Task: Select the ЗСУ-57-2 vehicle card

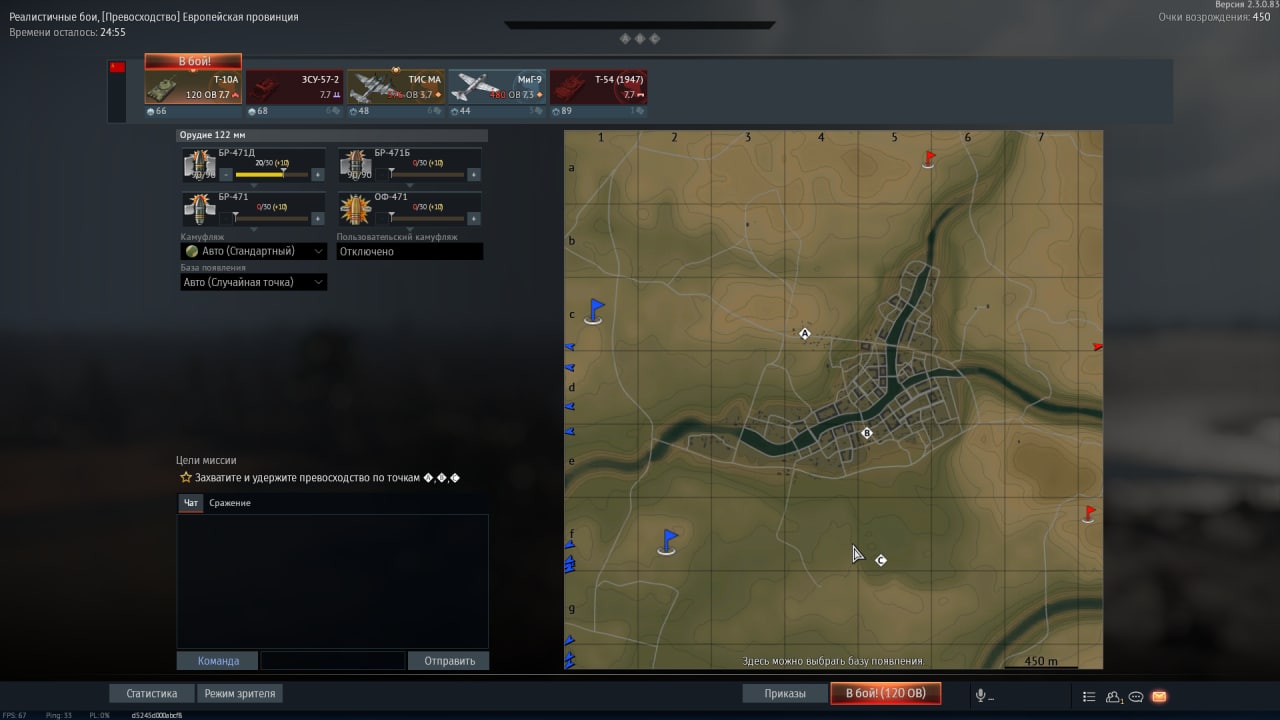Action: coord(294,88)
